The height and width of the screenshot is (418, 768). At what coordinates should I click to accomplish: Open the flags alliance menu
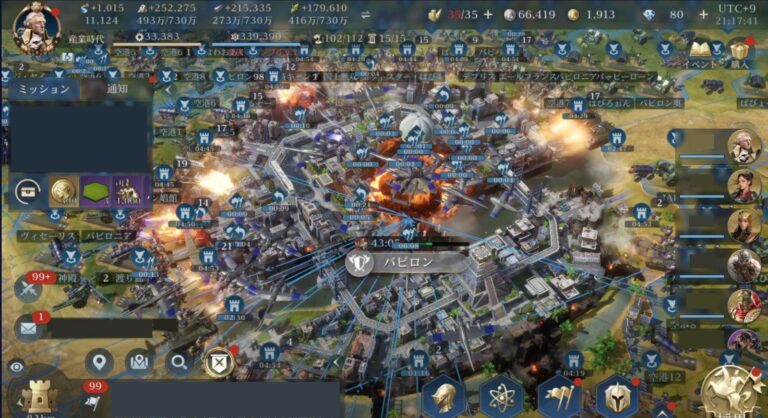(x=559, y=396)
